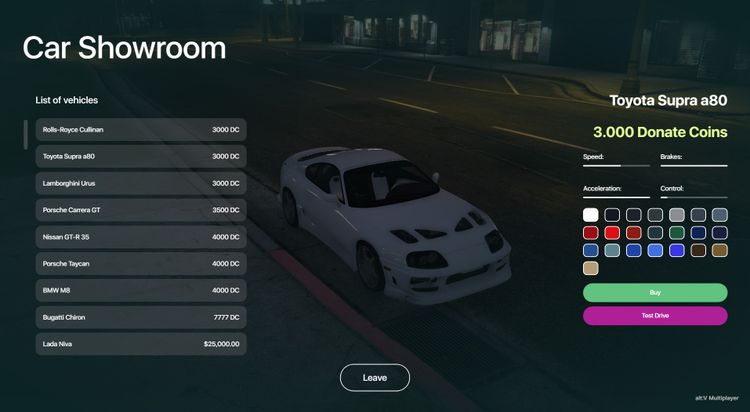Select Rolls-Royce Cullinan from the vehicle list

pos(140,130)
